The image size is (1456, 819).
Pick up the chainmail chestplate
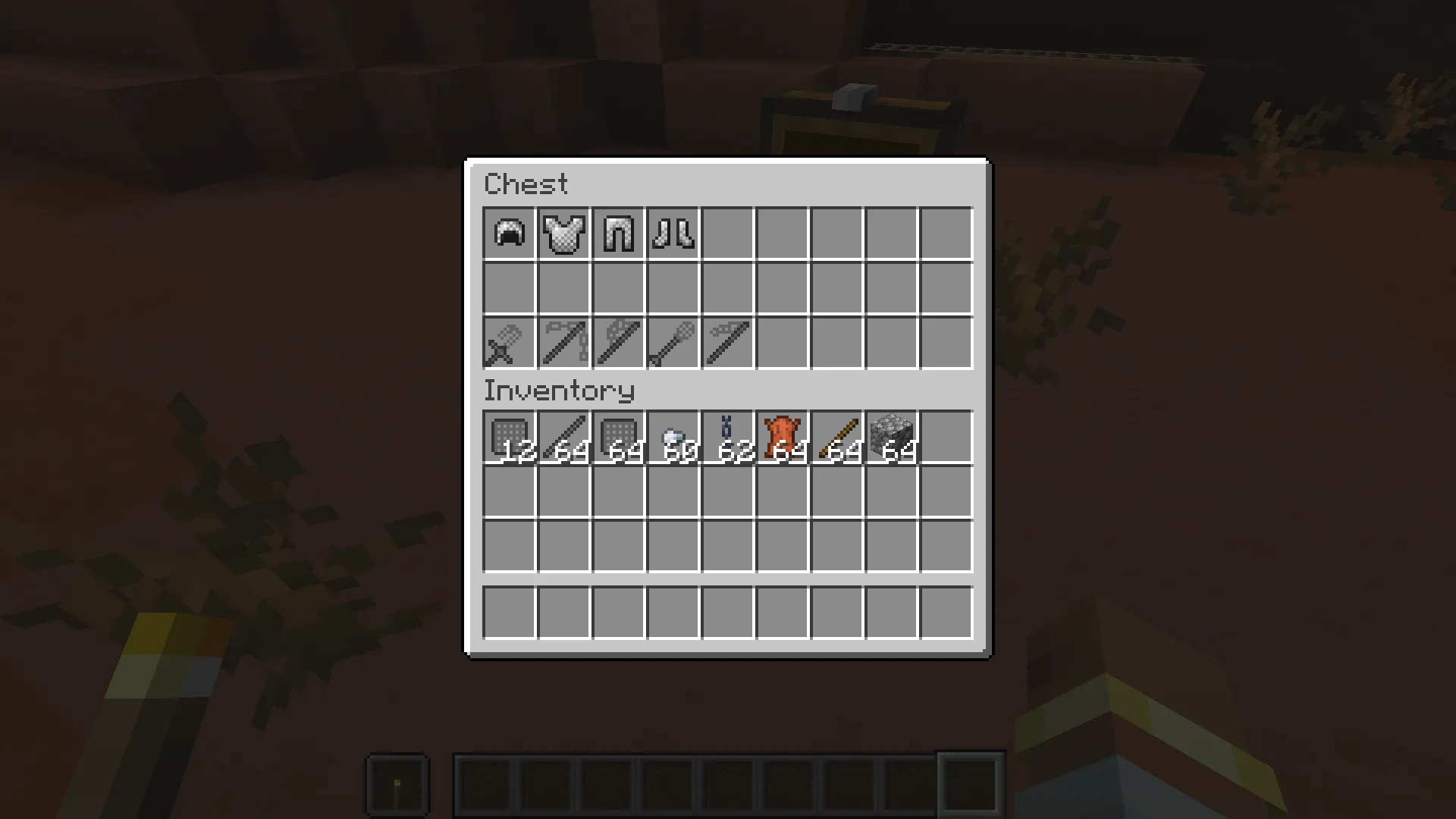tap(563, 234)
